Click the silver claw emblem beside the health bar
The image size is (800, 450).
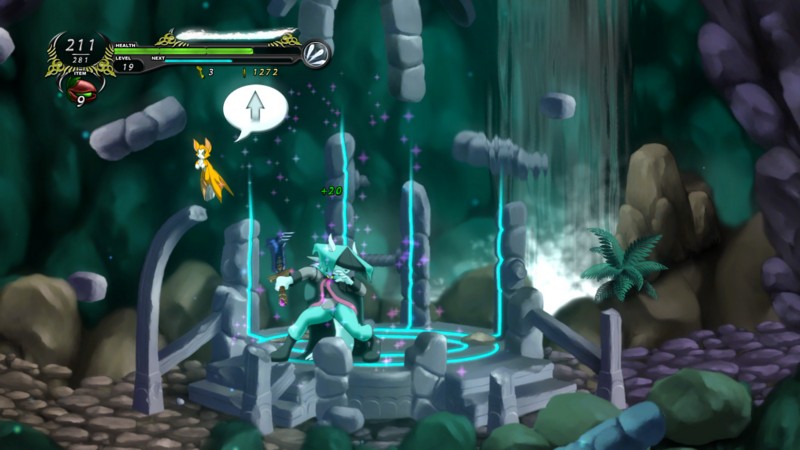(x=317, y=53)
